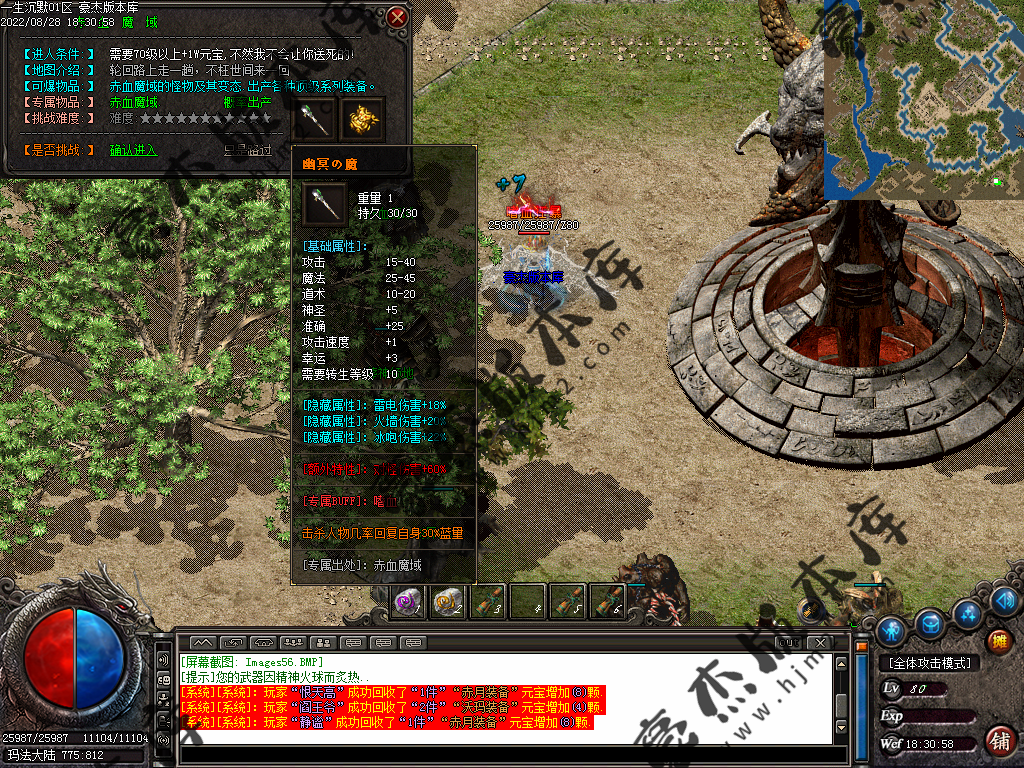Open the 摊 stall button

pos(997,641)
